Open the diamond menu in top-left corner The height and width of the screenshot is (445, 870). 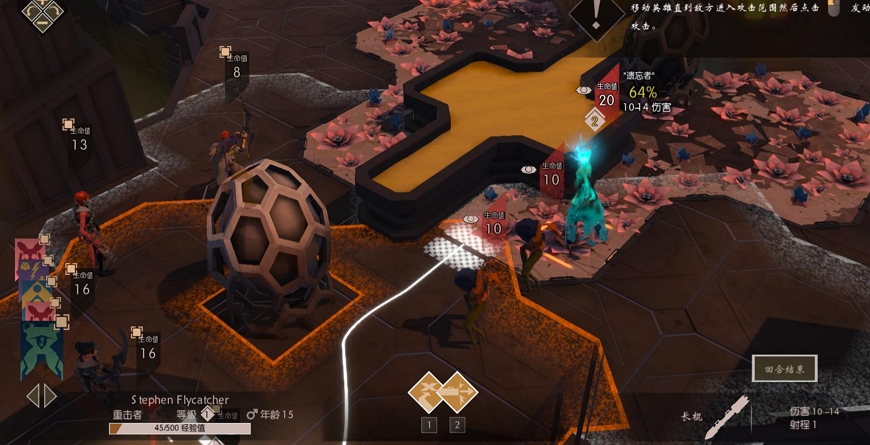[x=42, y=13]
